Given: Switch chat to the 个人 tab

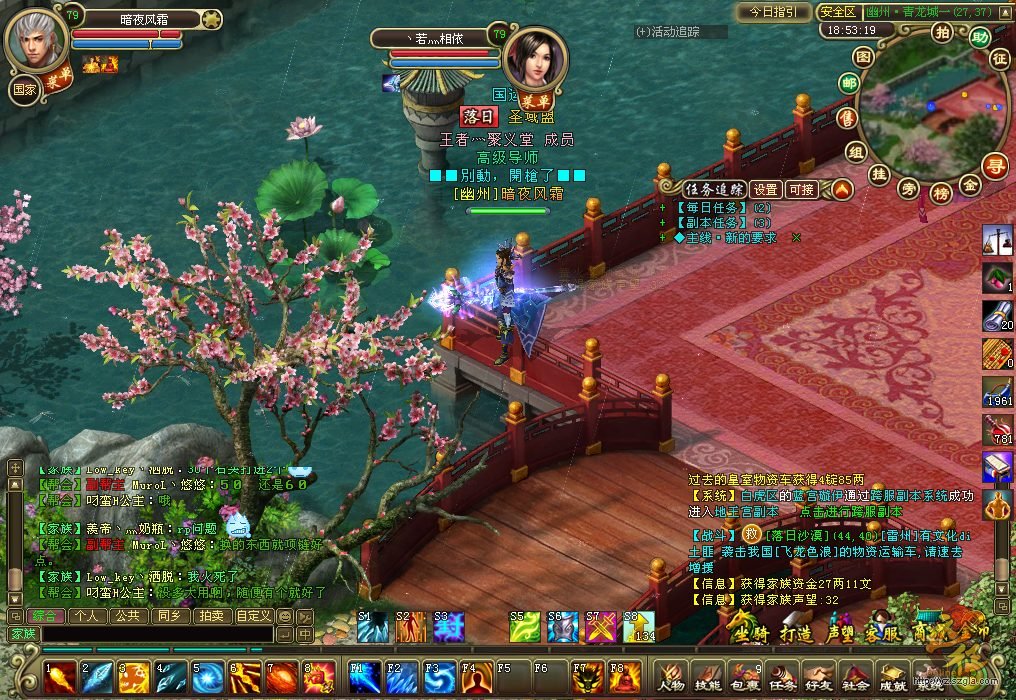Looking at the screenshot, I should point(88,616).
